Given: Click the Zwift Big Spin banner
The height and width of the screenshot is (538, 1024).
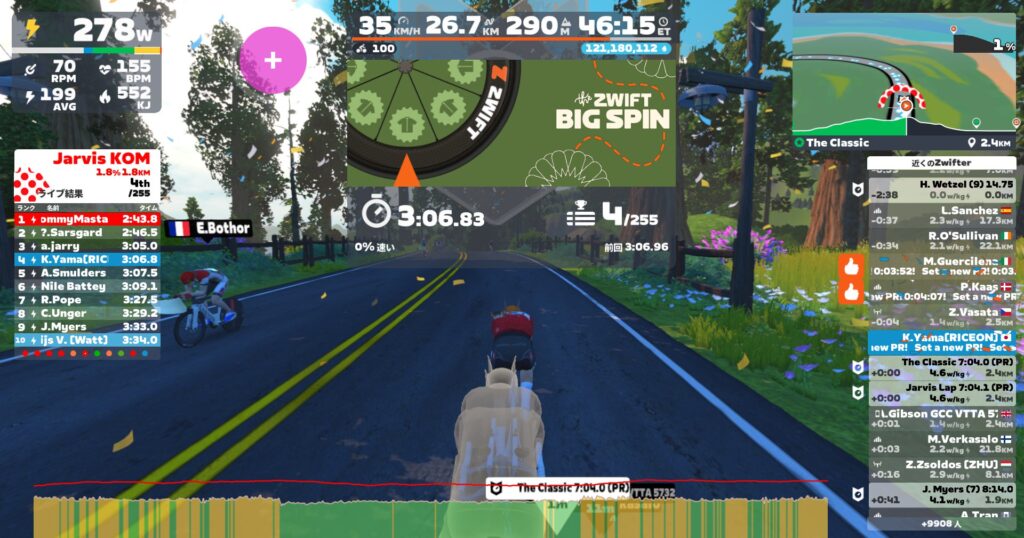Looking at the screenshot, I should pyautogui.click(x=510, y=122).
